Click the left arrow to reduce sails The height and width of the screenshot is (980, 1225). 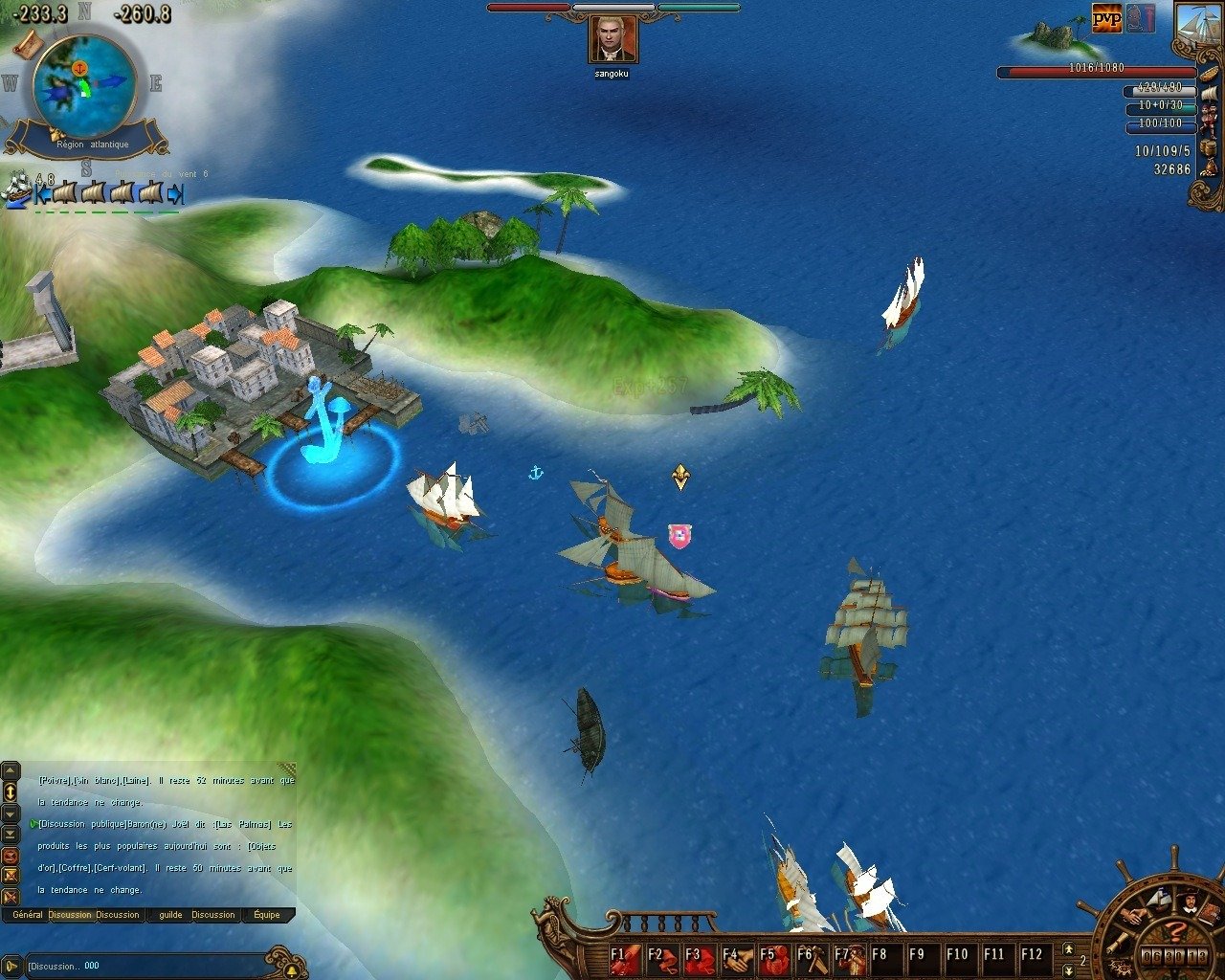click(41, 194)
